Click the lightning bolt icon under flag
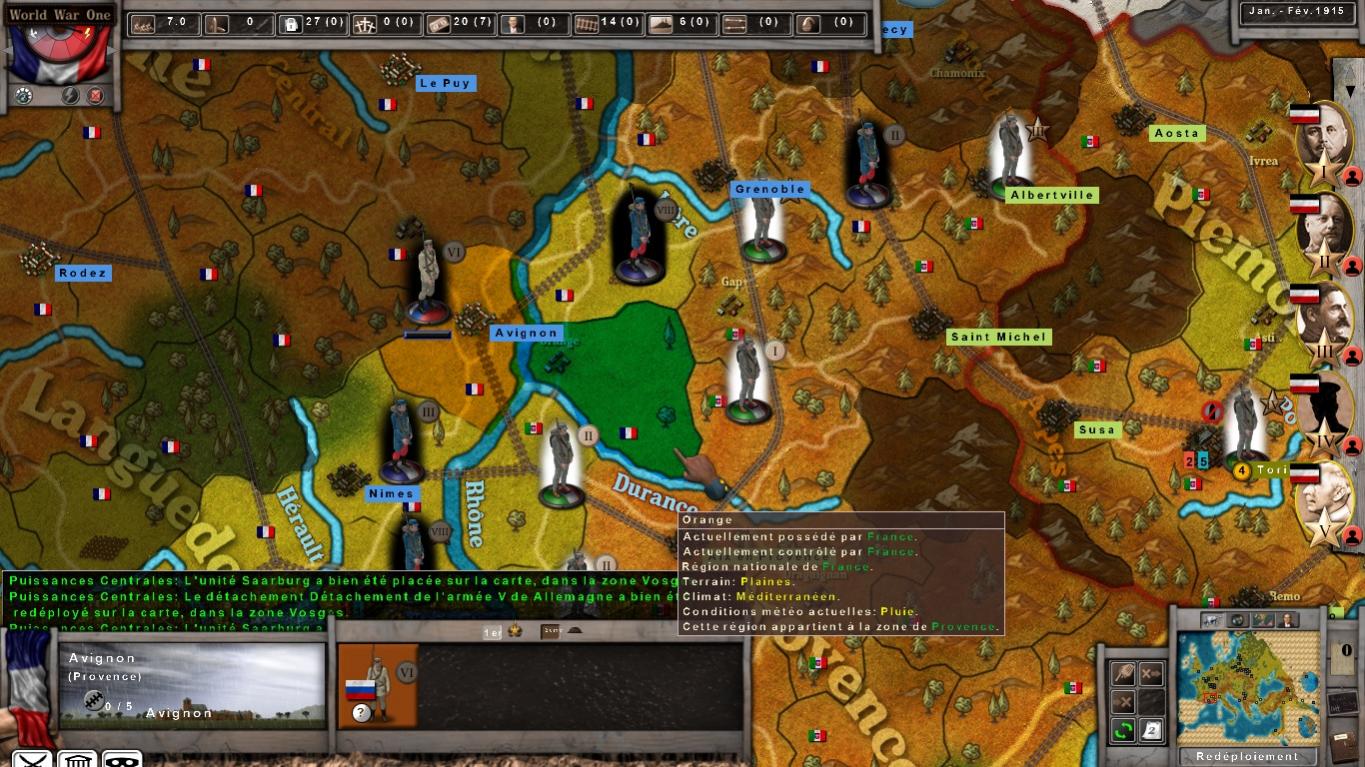The height and width of the screenshot is (767, 1365). tap(70, 96)
